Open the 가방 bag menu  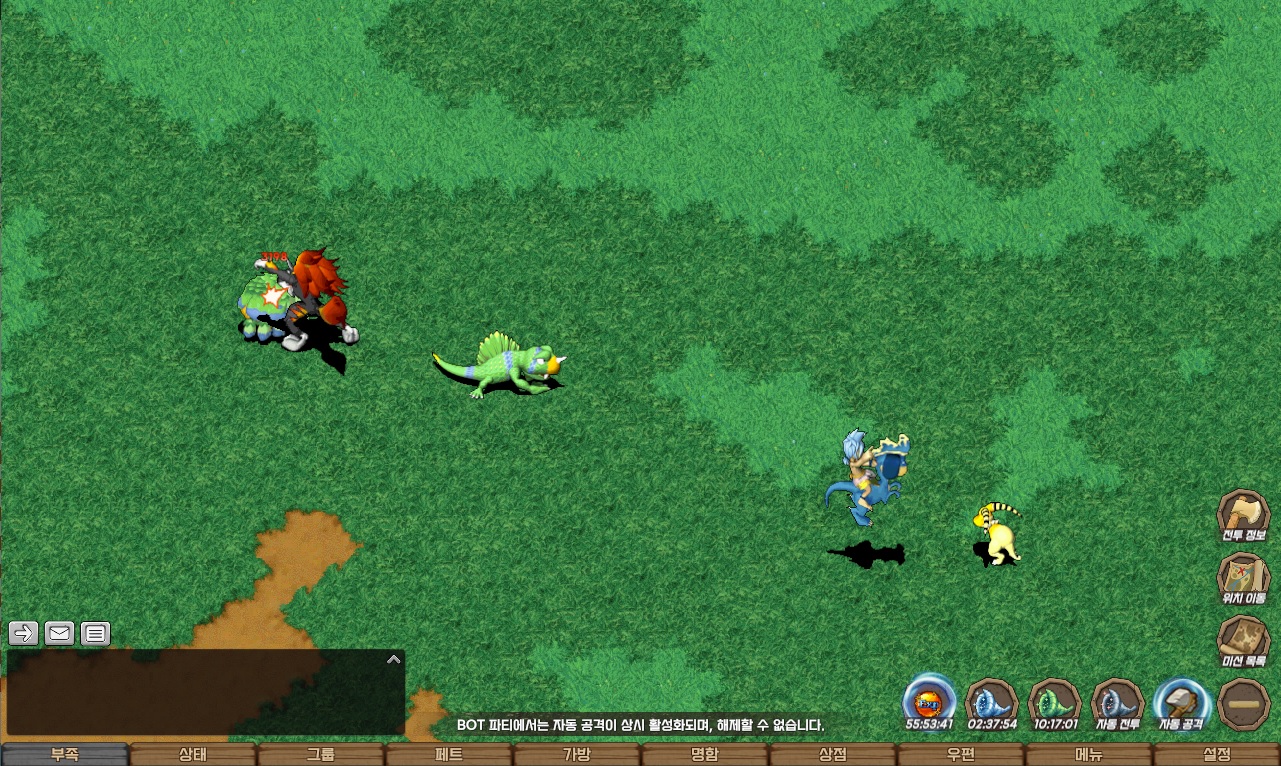coord(576,755)
